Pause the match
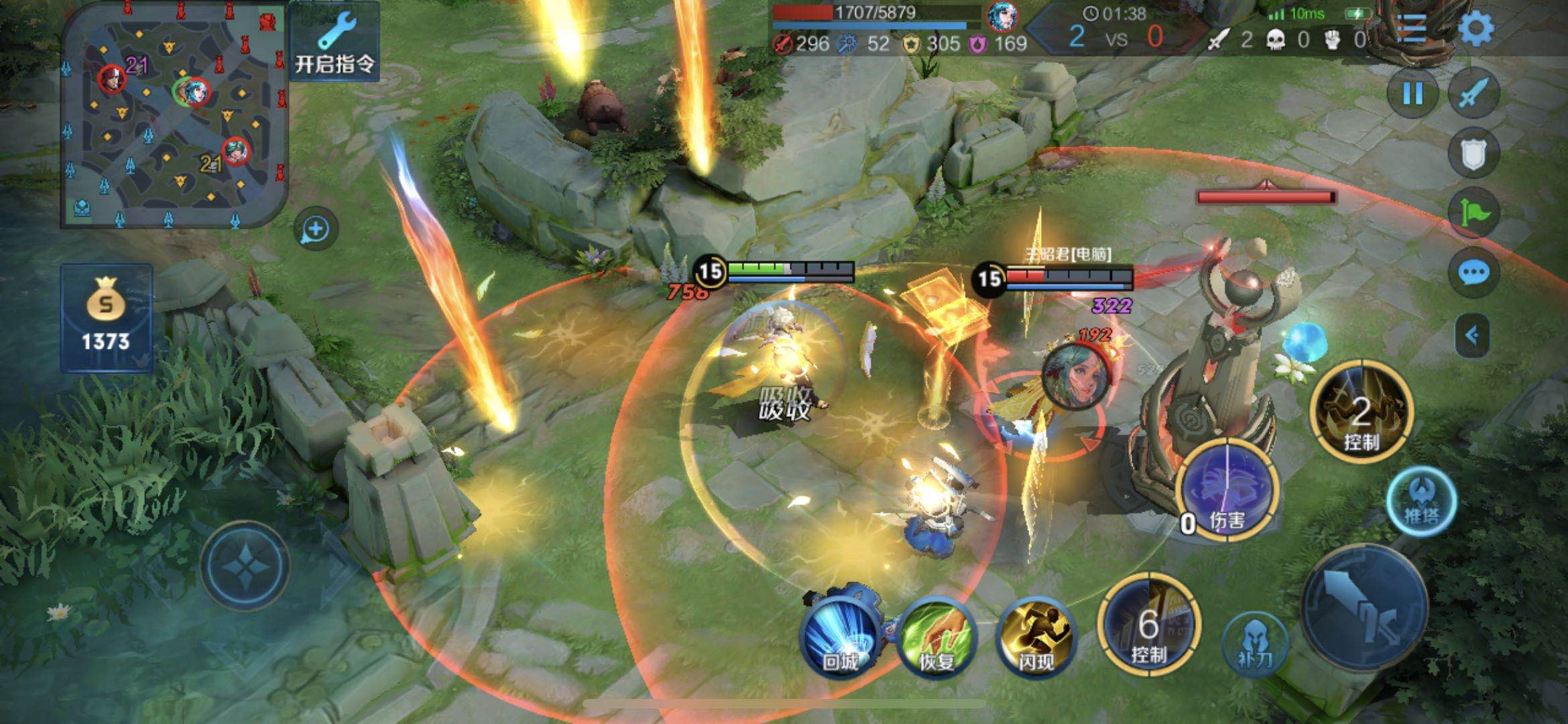 [x=1412, y=95]
